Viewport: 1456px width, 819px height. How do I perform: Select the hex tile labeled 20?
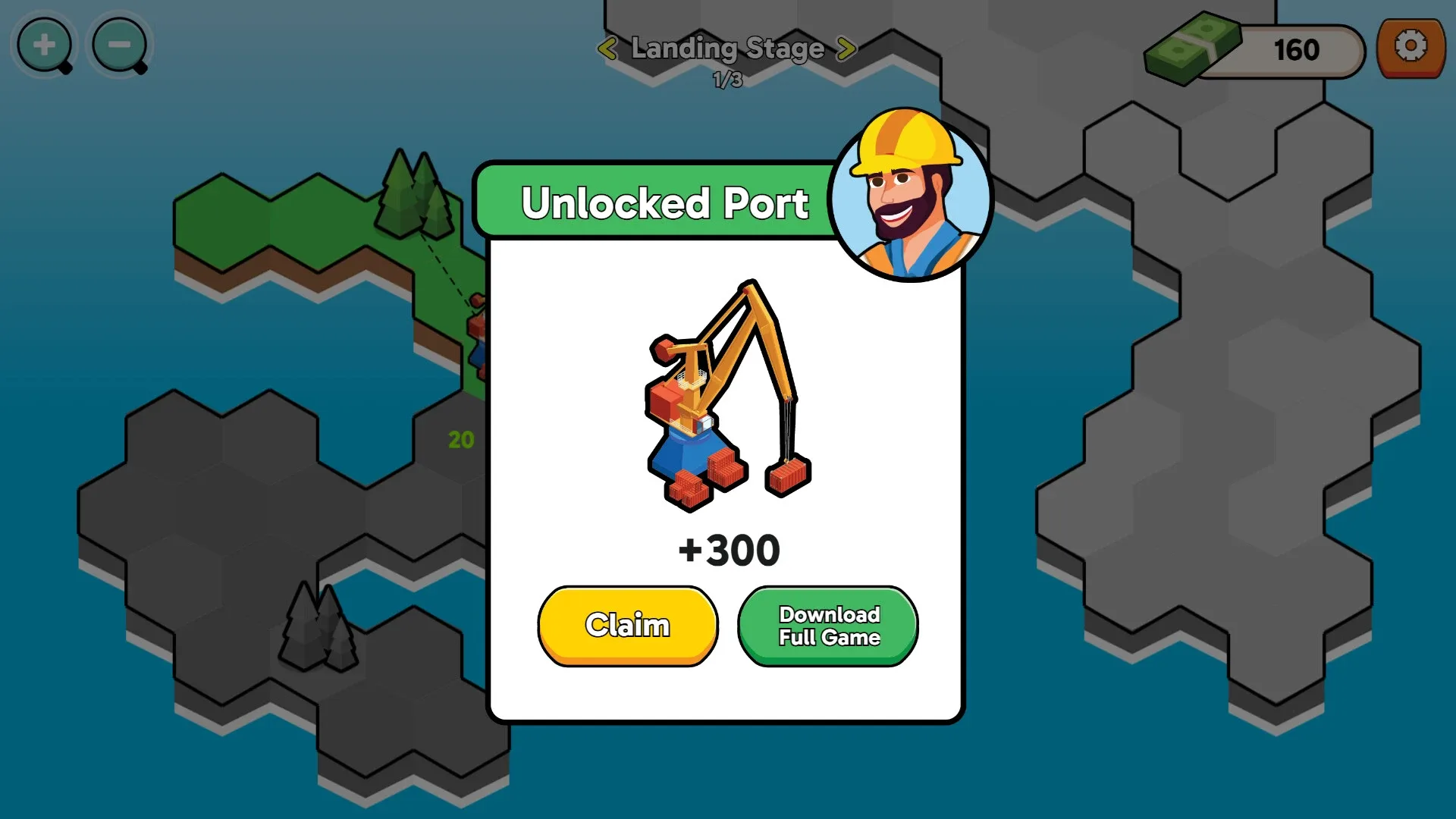(x=460, y=438)
